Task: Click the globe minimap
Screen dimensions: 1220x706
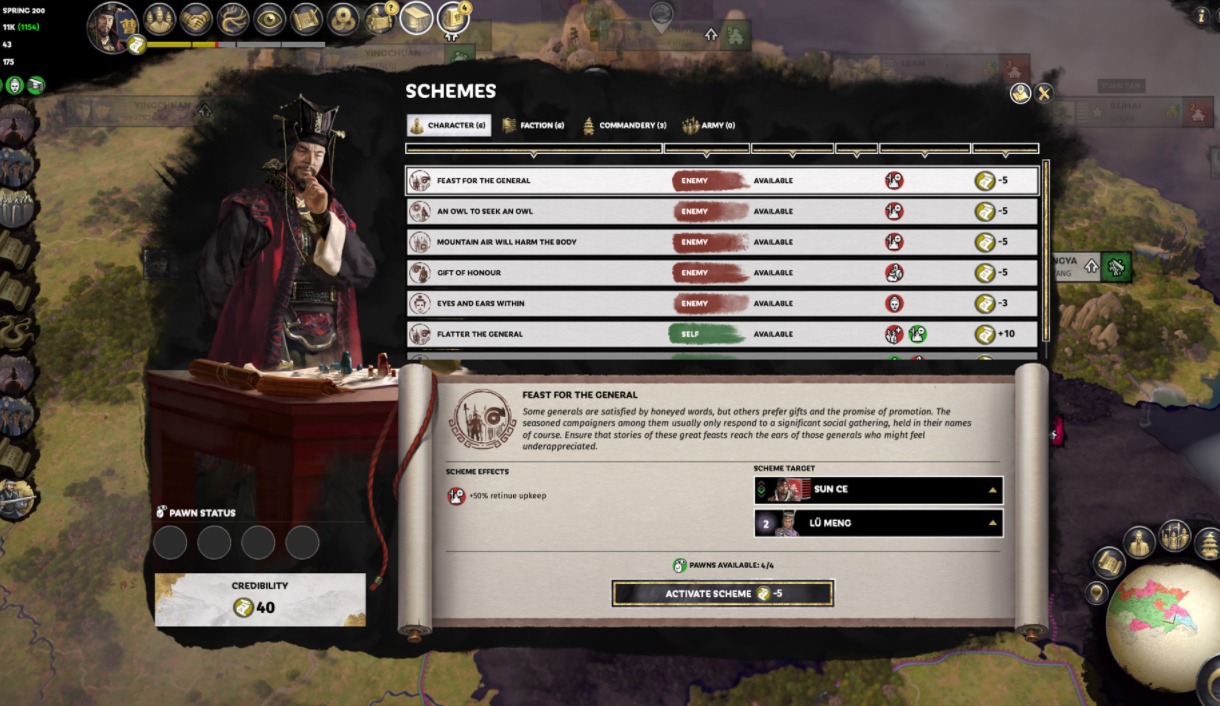Action: tap(1162, 626)
